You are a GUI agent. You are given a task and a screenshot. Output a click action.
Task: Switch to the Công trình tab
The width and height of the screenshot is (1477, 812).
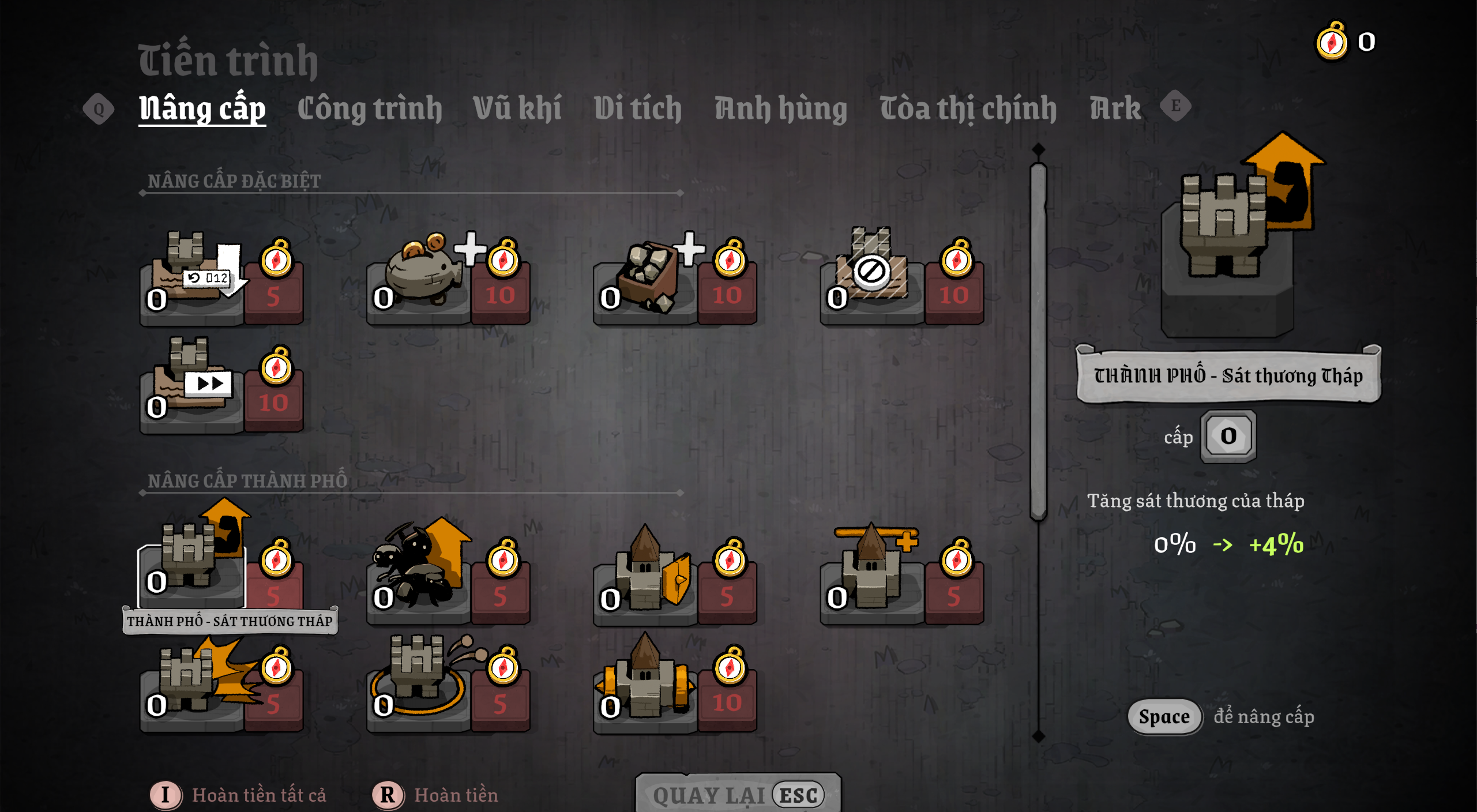[x=370, y=109]
